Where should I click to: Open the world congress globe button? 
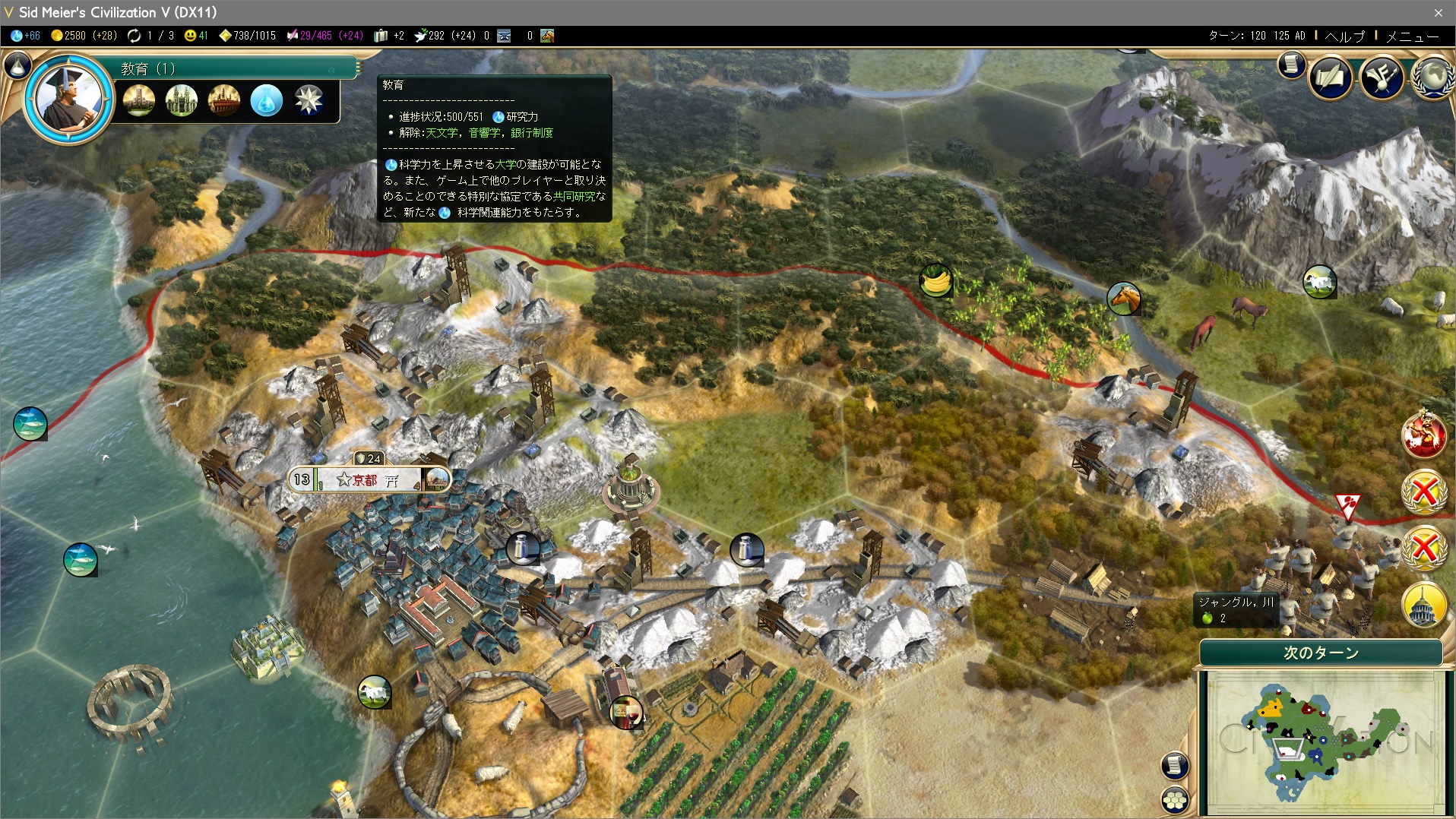click(1433, 77)
